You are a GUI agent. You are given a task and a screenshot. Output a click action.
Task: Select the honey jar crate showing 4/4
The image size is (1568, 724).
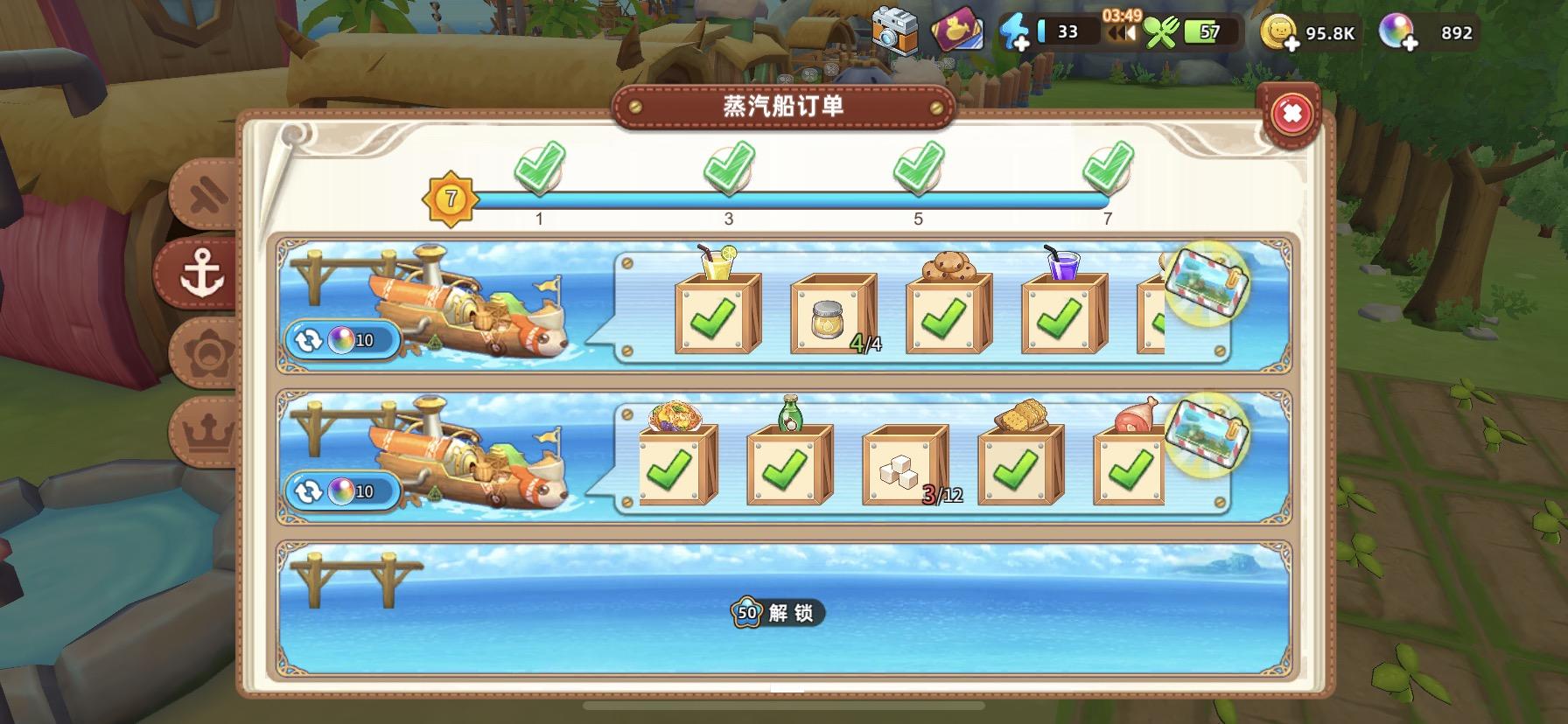(x=834, y=315)
